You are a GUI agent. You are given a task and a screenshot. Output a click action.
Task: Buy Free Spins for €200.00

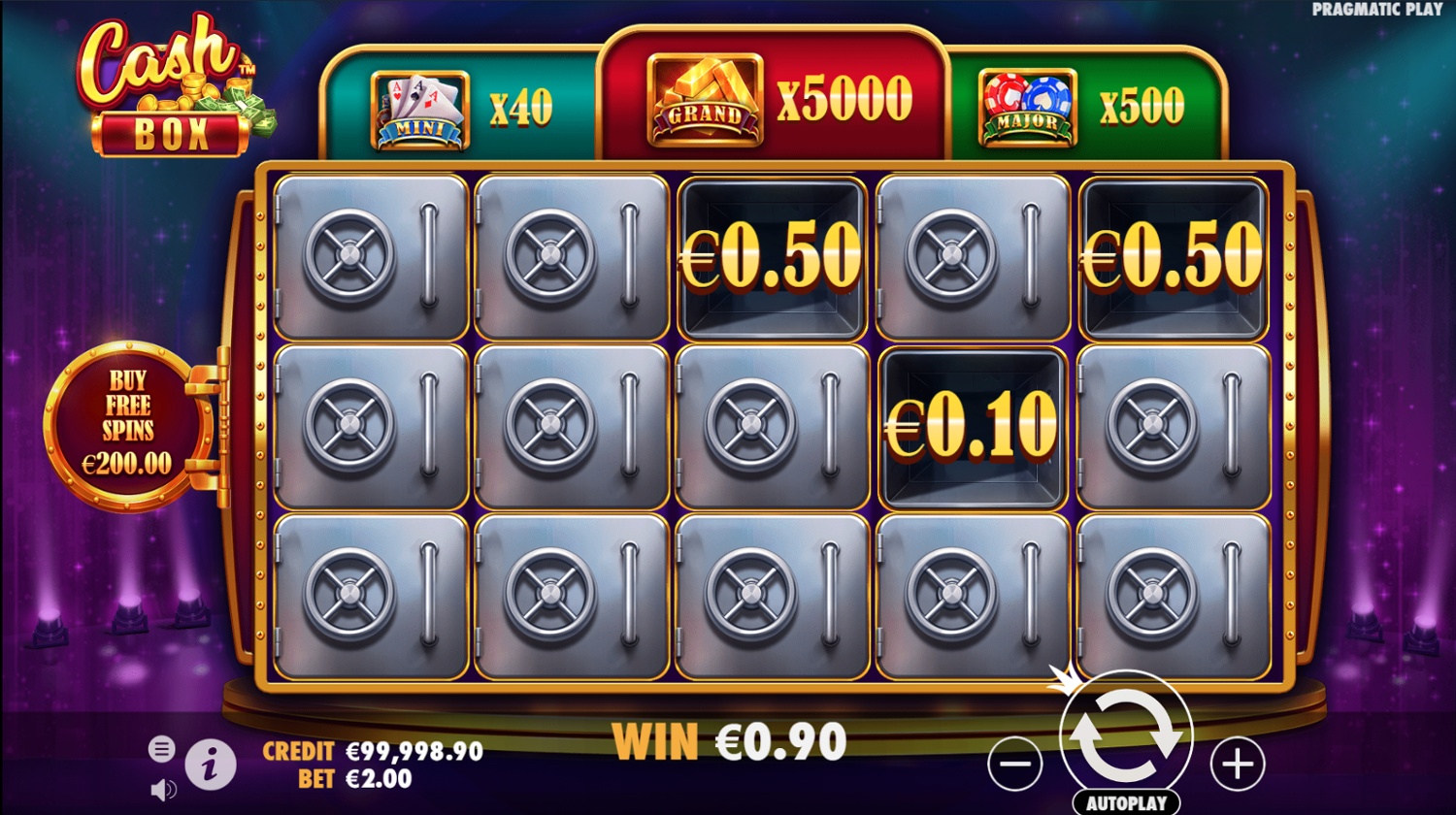(x=127, y=424)
